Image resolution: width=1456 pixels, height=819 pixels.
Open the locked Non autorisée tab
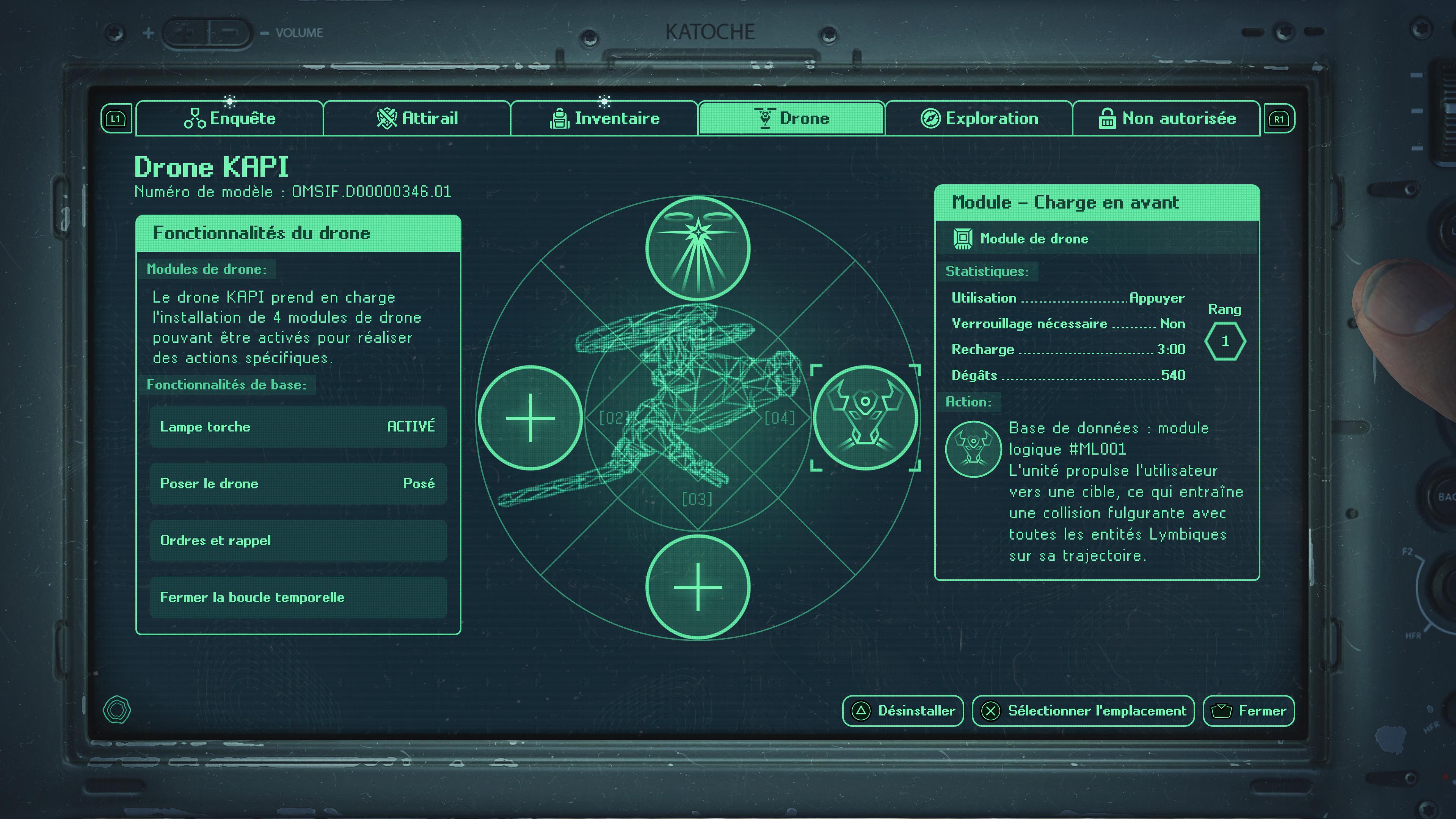point(1167,119)
